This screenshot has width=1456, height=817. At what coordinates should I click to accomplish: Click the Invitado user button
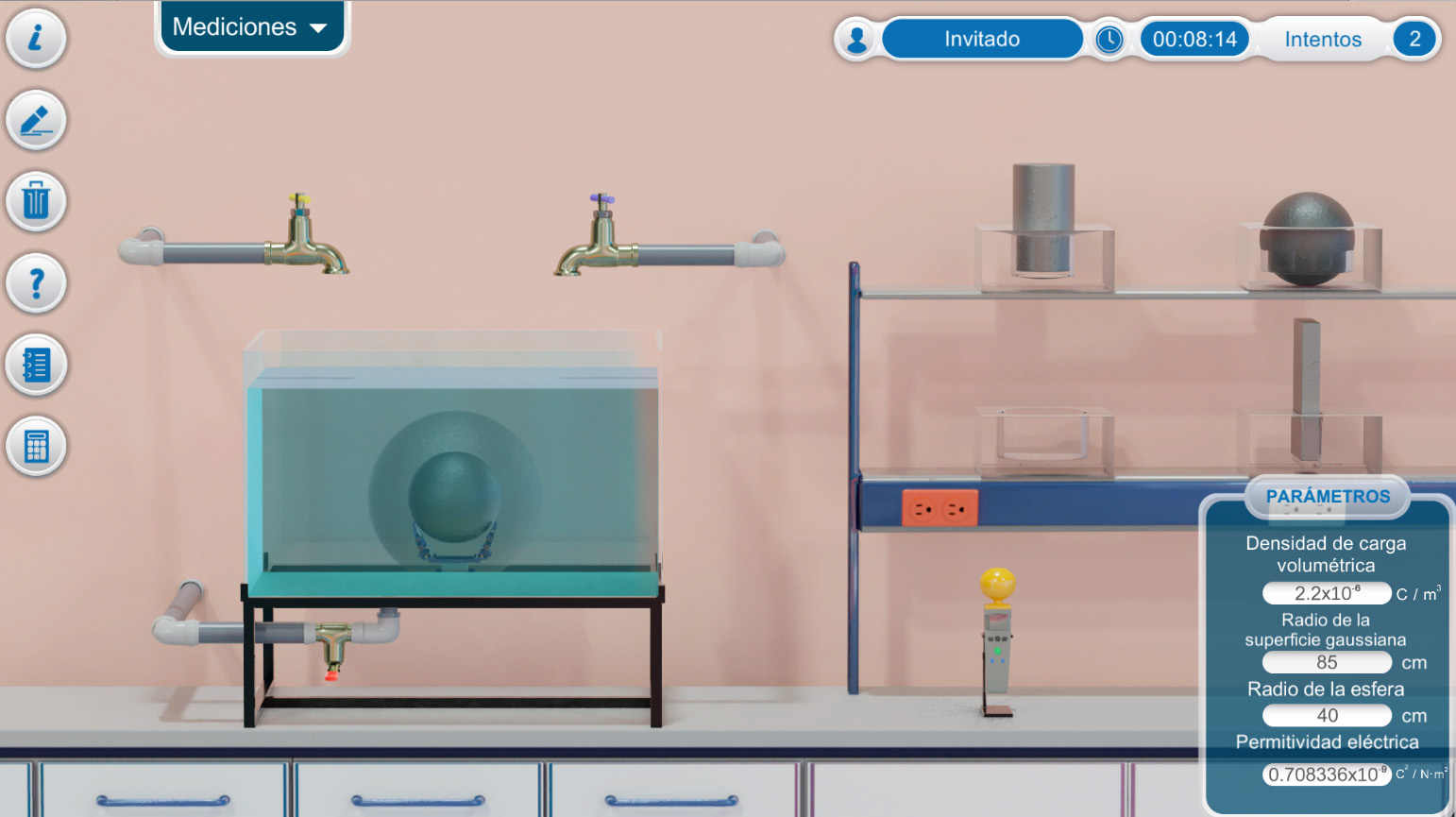982,40
